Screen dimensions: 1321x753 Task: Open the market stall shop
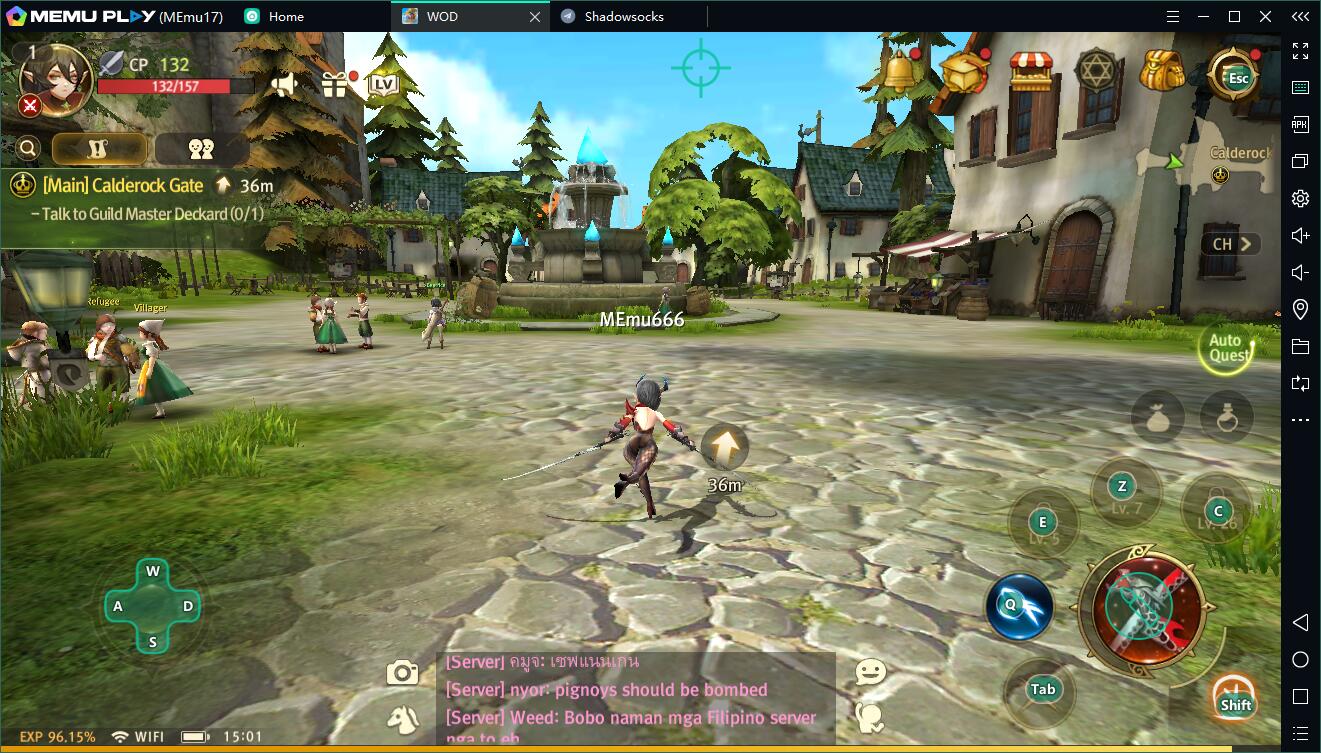tap(1031, 72)
